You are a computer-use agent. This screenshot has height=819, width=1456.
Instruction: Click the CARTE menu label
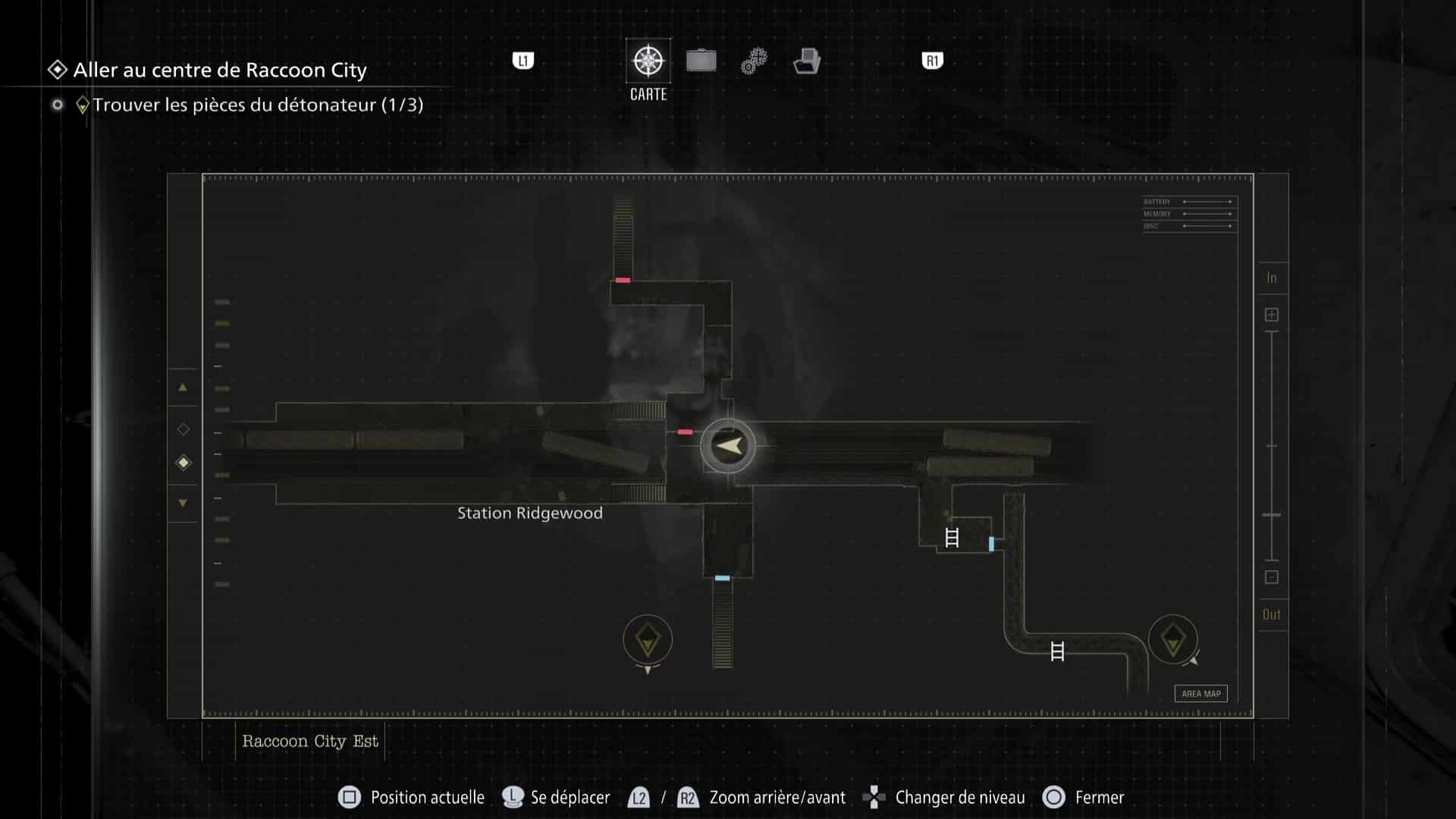pyautogui.click(x=648, y=94)
